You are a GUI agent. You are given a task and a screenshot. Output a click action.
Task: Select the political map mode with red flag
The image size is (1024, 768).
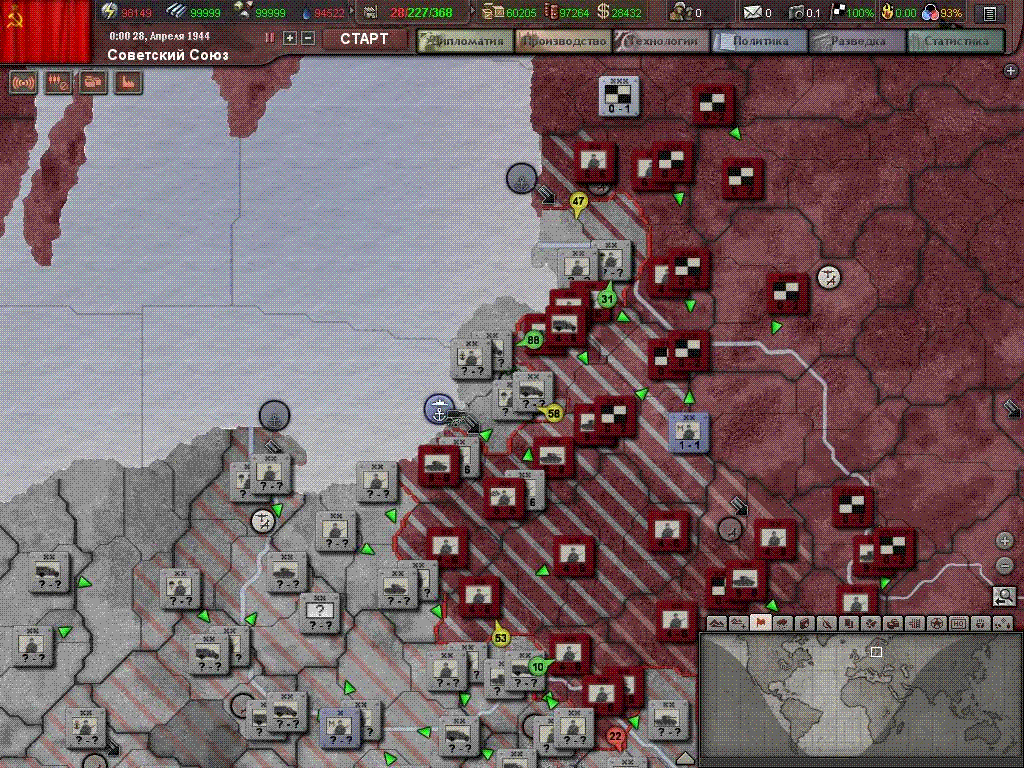[760, 623]
